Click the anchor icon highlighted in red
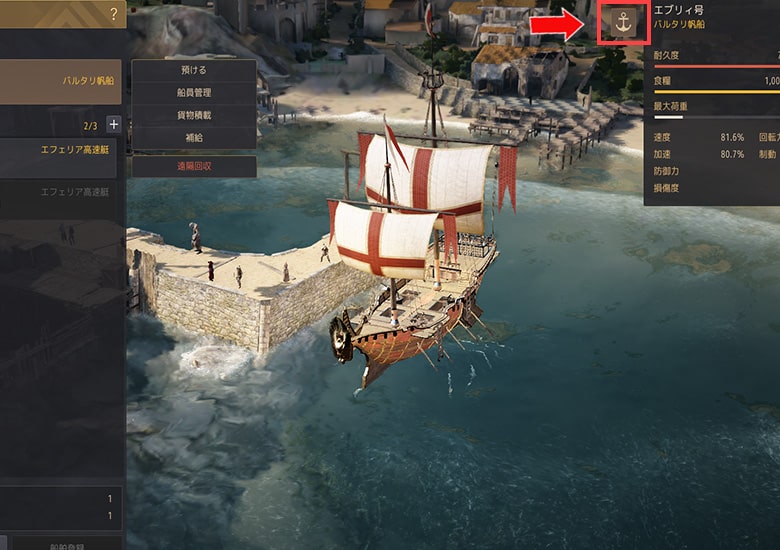Image resolution: width=780 pixels, height=550 pixels. (x=623, y=23)
